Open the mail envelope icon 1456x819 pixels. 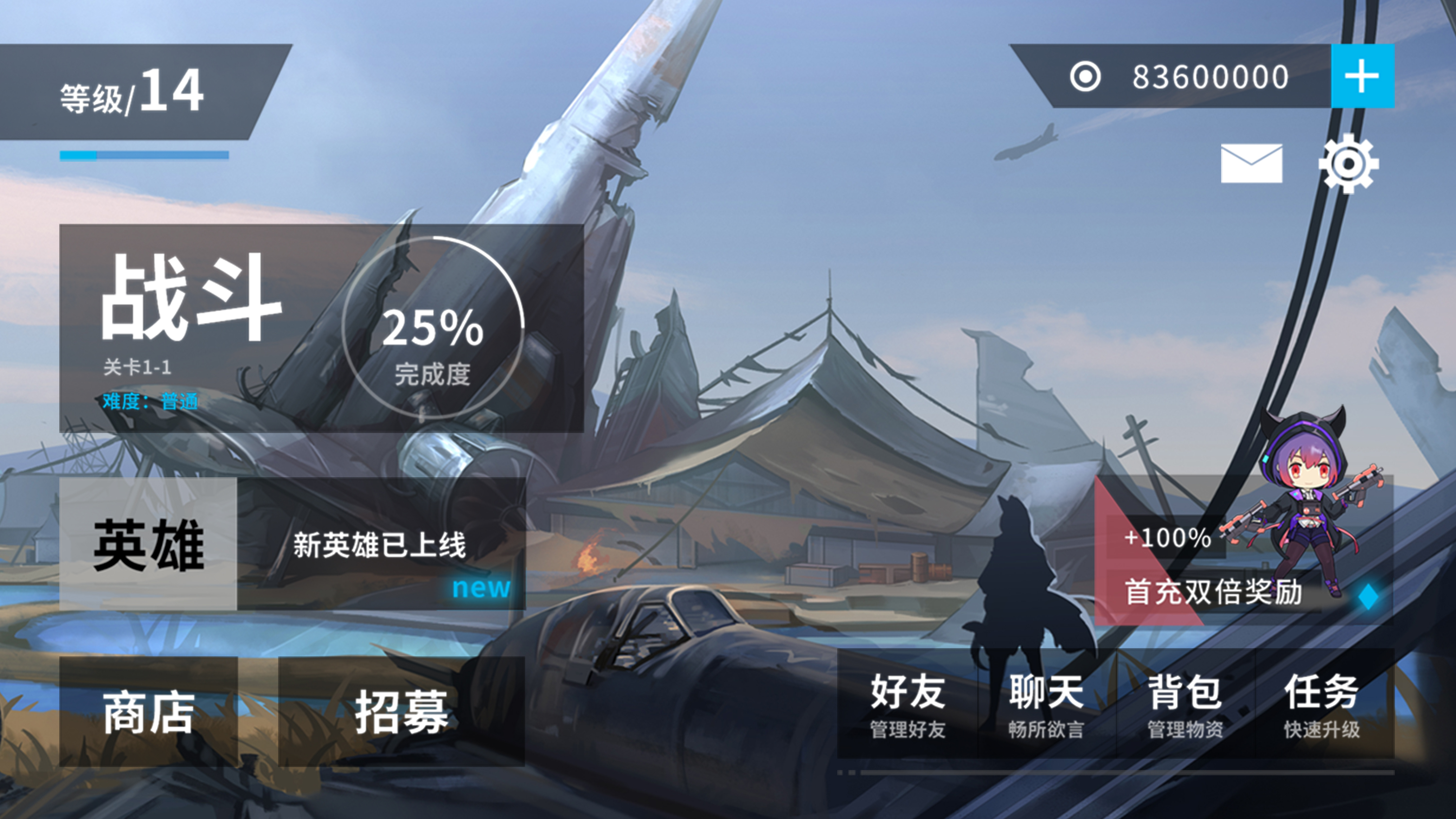click(x=1251, y=163)
